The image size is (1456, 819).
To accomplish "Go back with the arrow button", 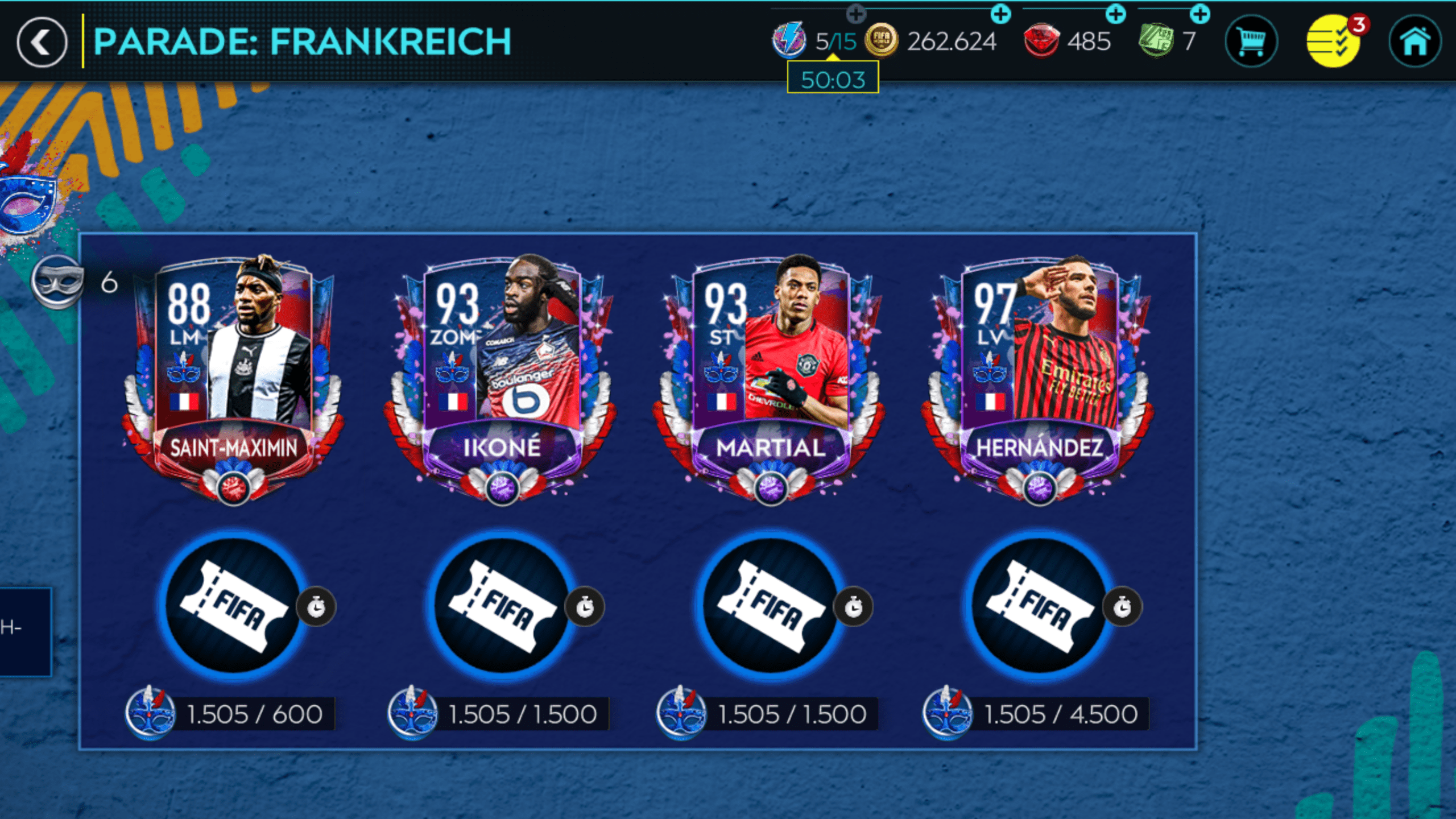I will [42, 42].
